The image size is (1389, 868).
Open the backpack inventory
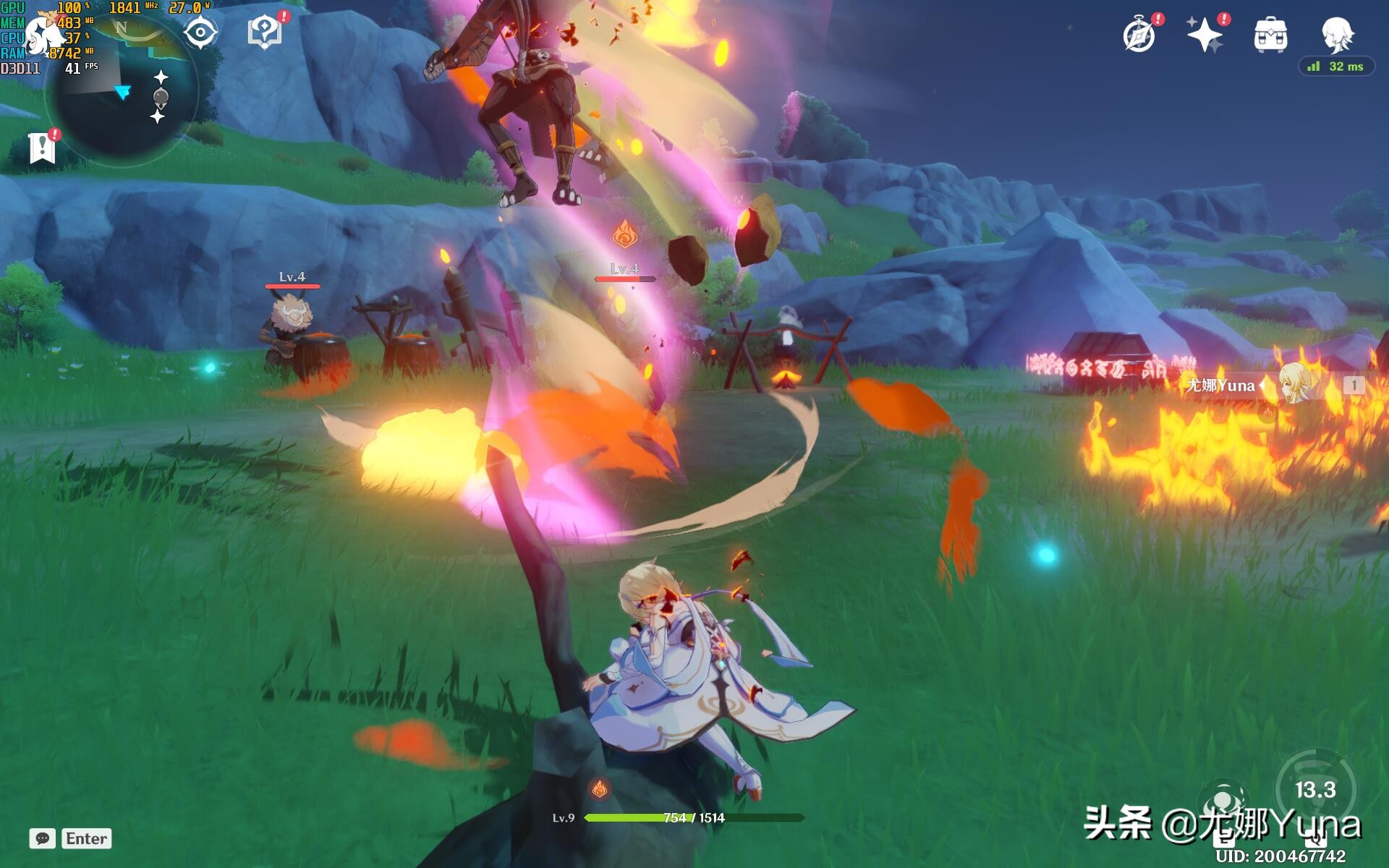[1270, 35]
